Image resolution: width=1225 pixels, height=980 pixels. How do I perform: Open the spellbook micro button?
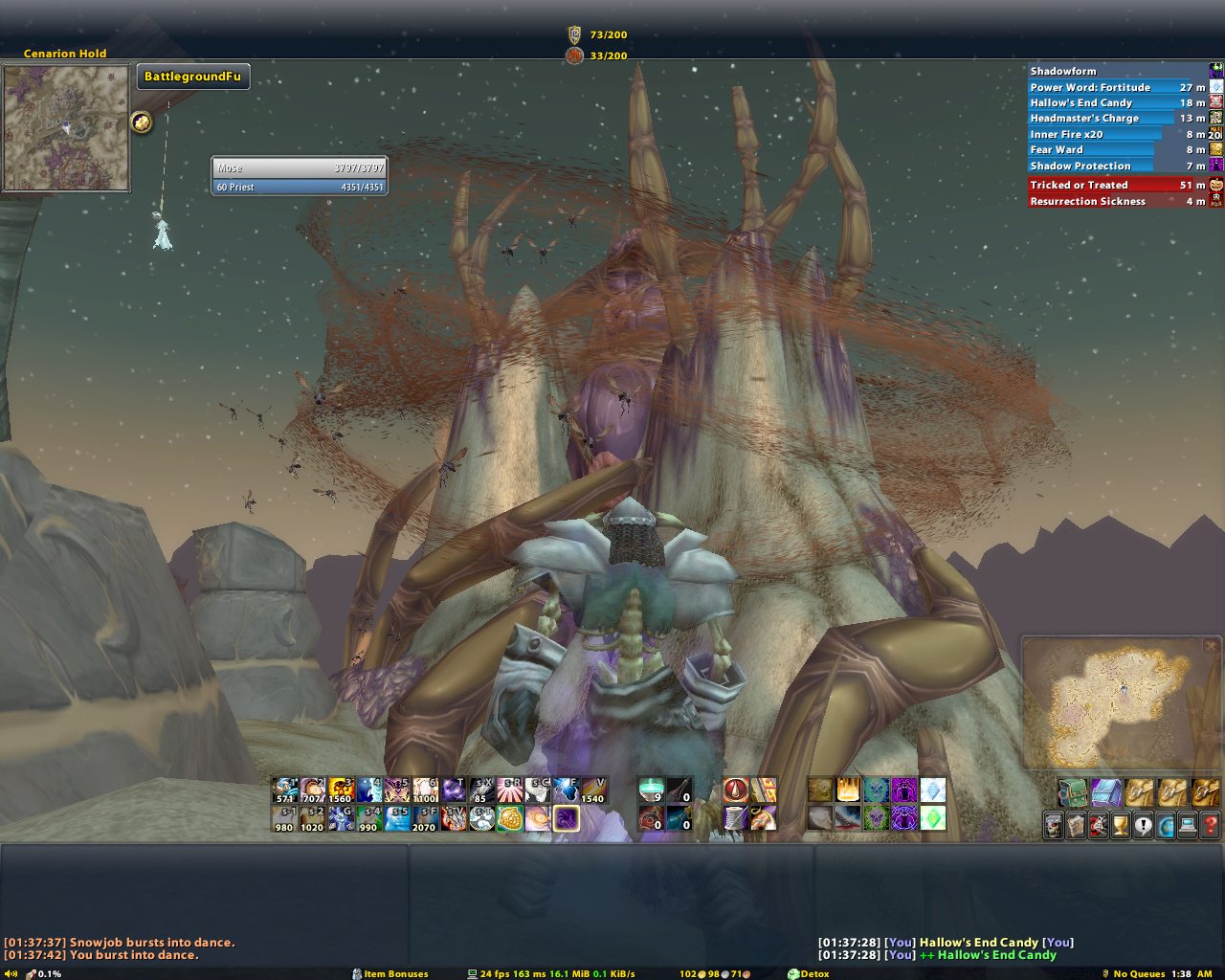[x=1076, y=824]
